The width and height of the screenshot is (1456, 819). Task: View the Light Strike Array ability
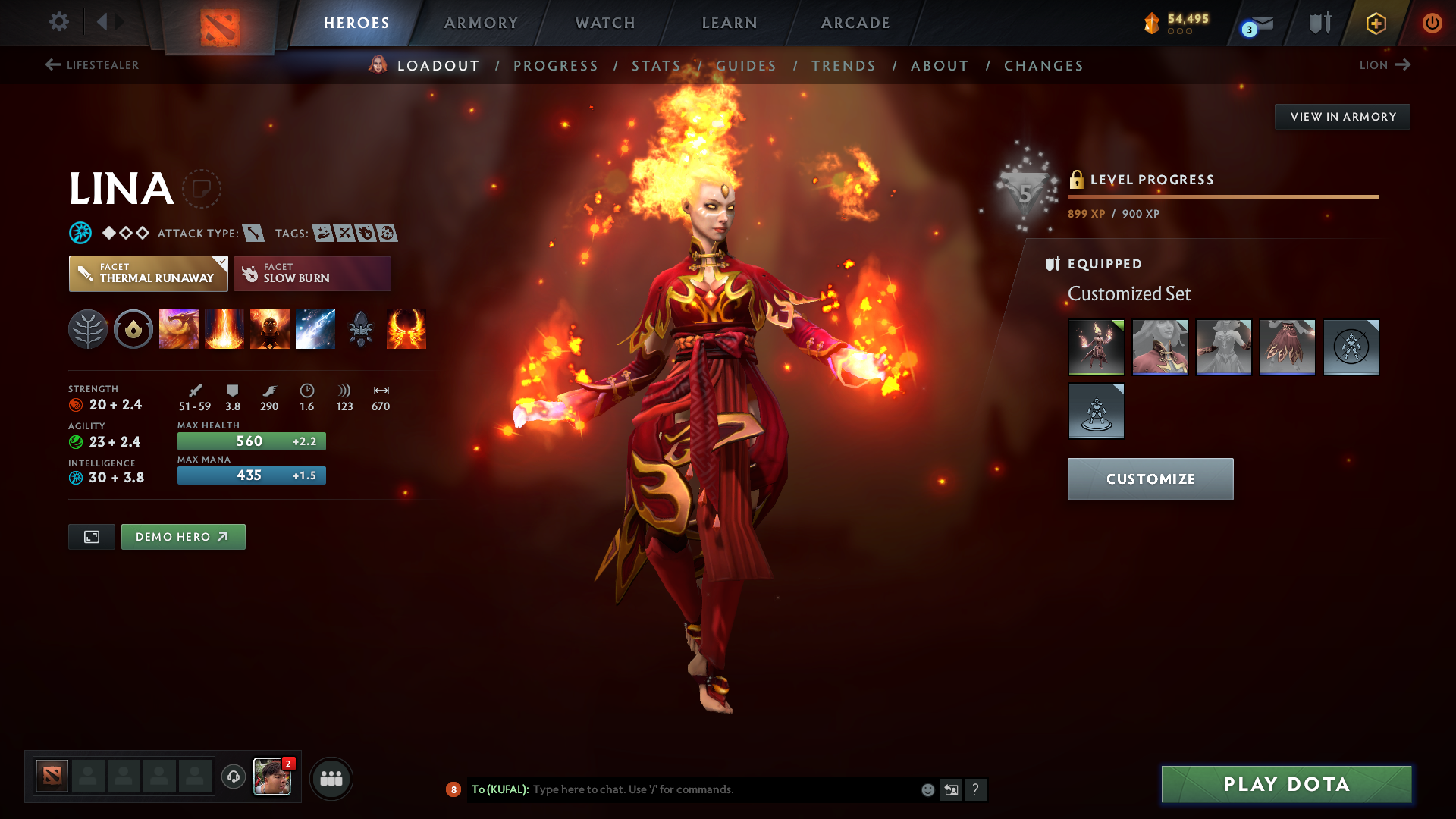click(x=224, y=329)
